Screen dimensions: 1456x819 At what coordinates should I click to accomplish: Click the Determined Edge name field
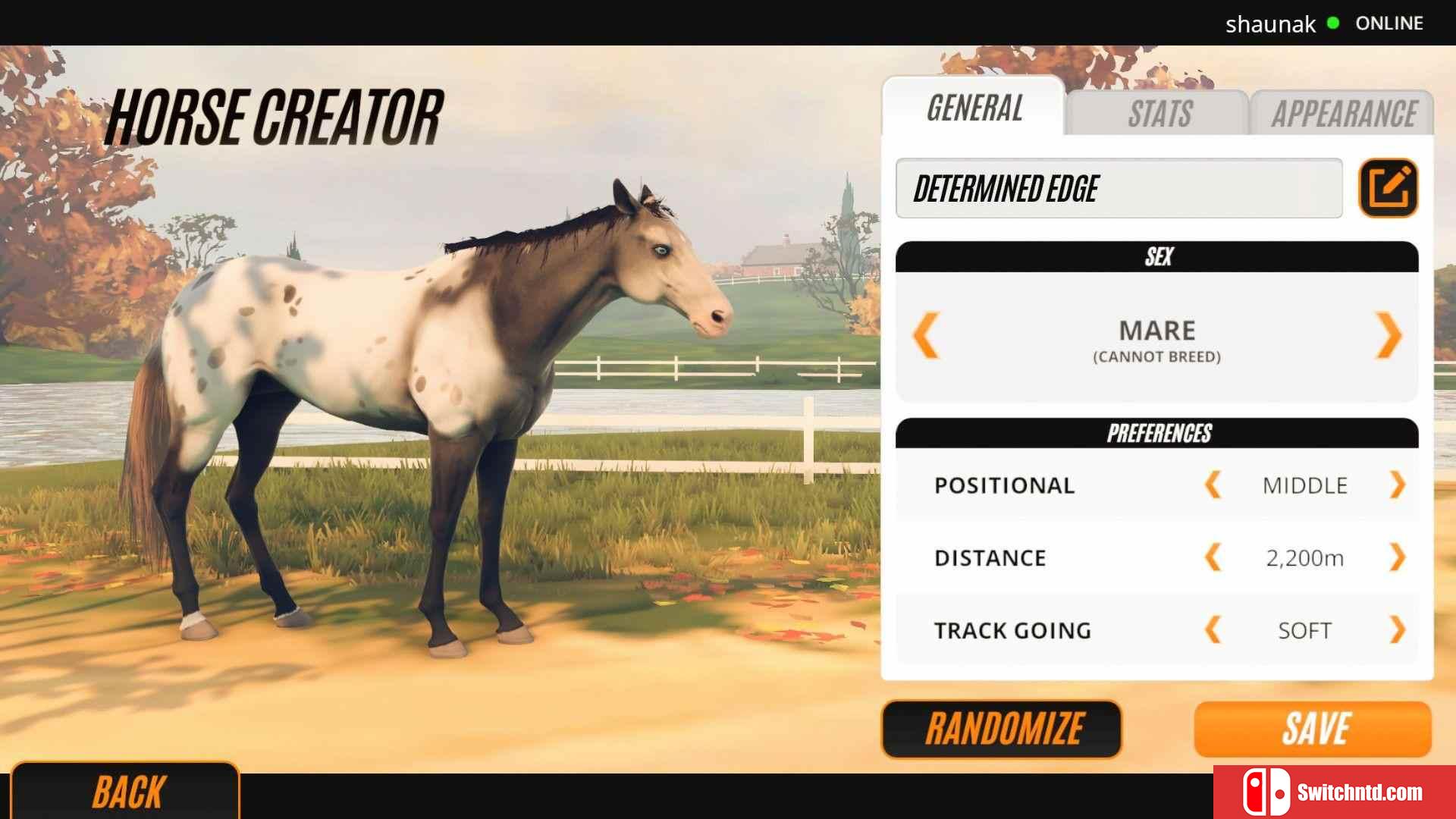click(x=1119, y=188)
